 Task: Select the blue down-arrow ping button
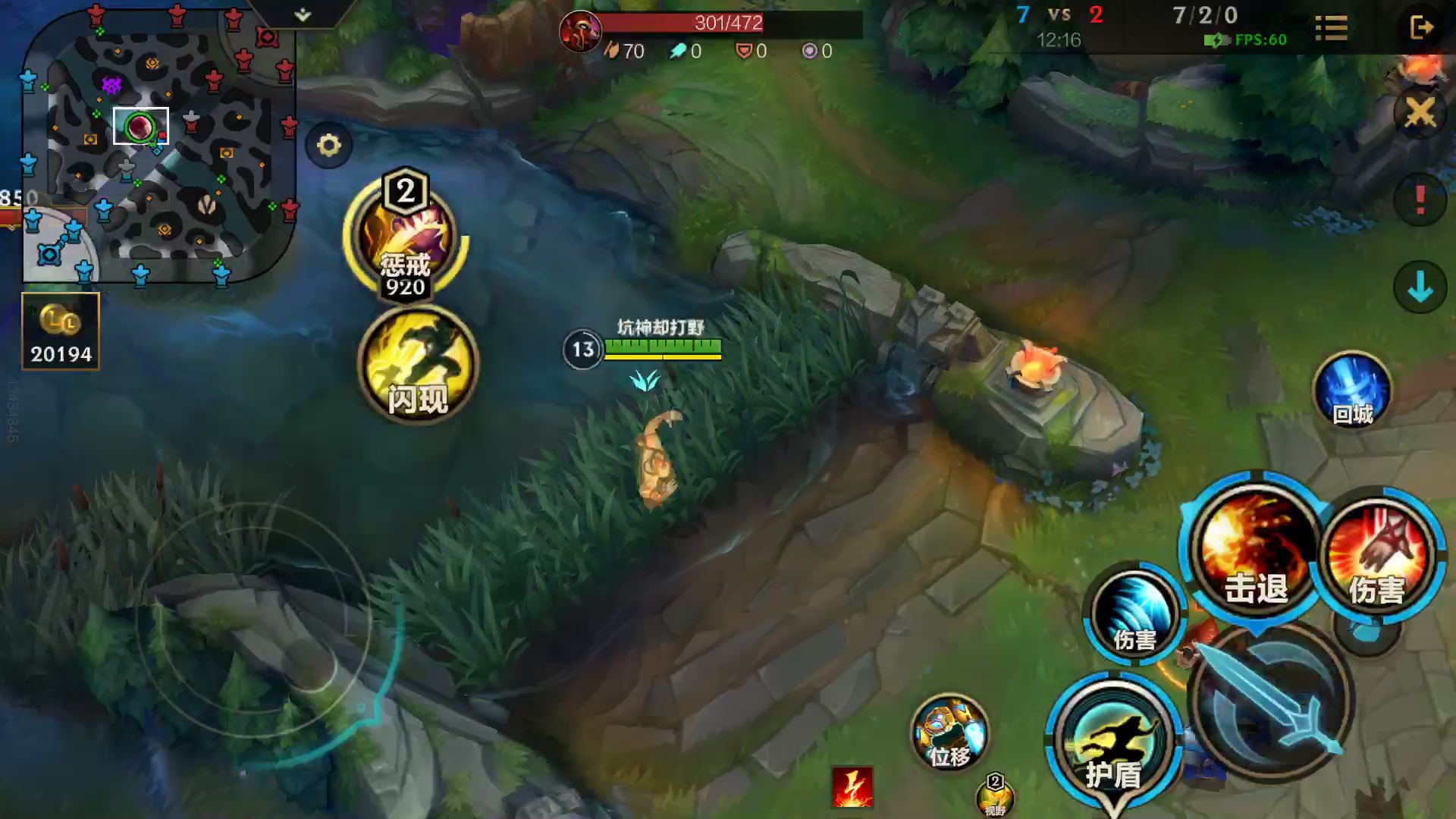tap(1420, 287)
